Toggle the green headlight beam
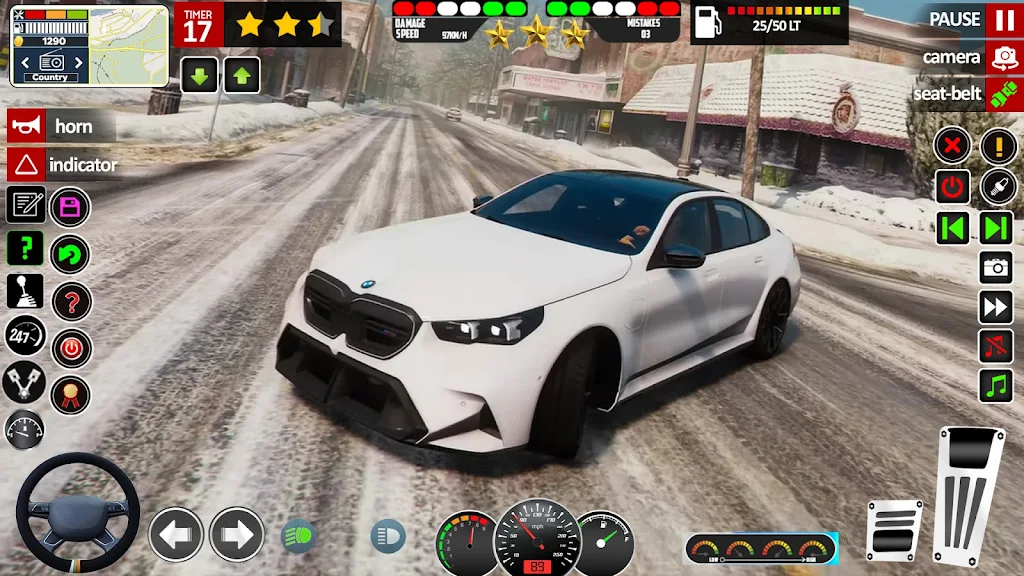The image size is (1024, 576). tap(297, 536)
